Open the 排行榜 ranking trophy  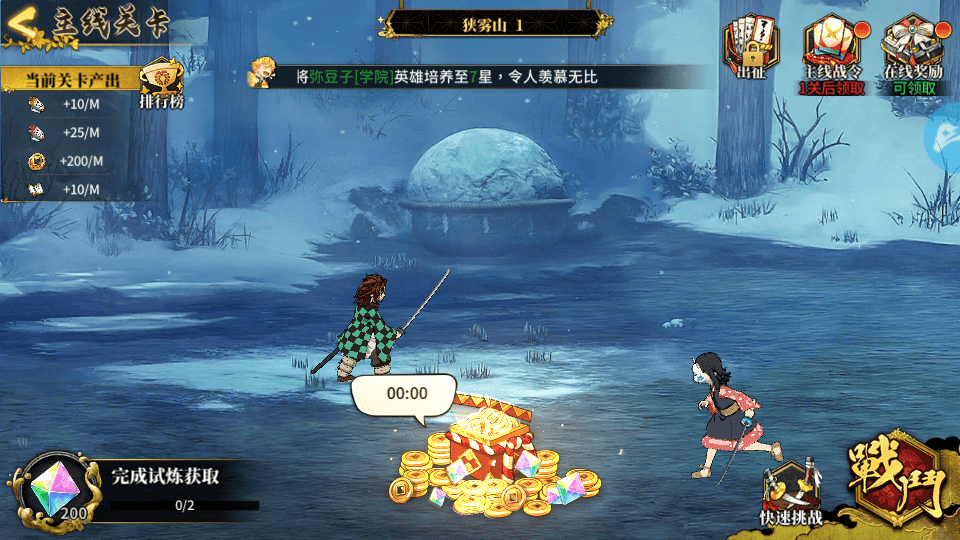(160, 83)
